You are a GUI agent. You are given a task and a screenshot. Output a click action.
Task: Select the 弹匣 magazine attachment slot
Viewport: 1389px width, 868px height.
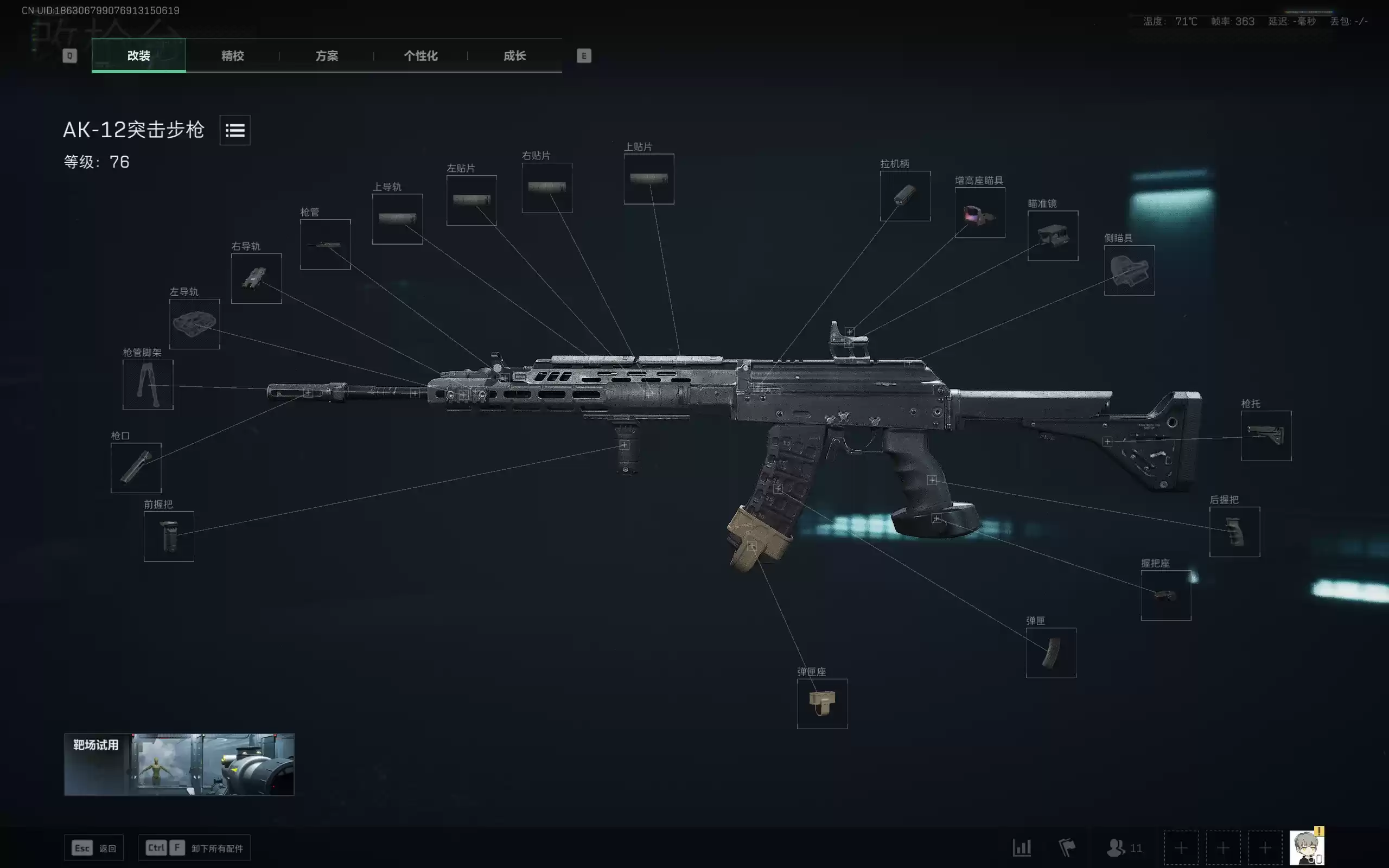[1051, 654]
